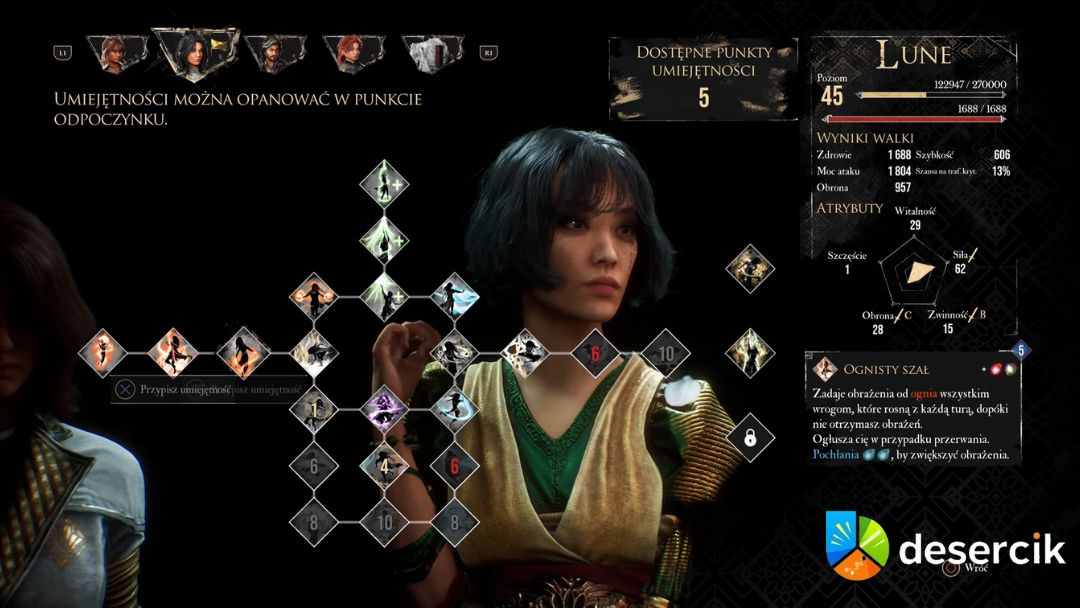
Task: Open the brown-haired woman's portrait tab
Action: point(111,54)
